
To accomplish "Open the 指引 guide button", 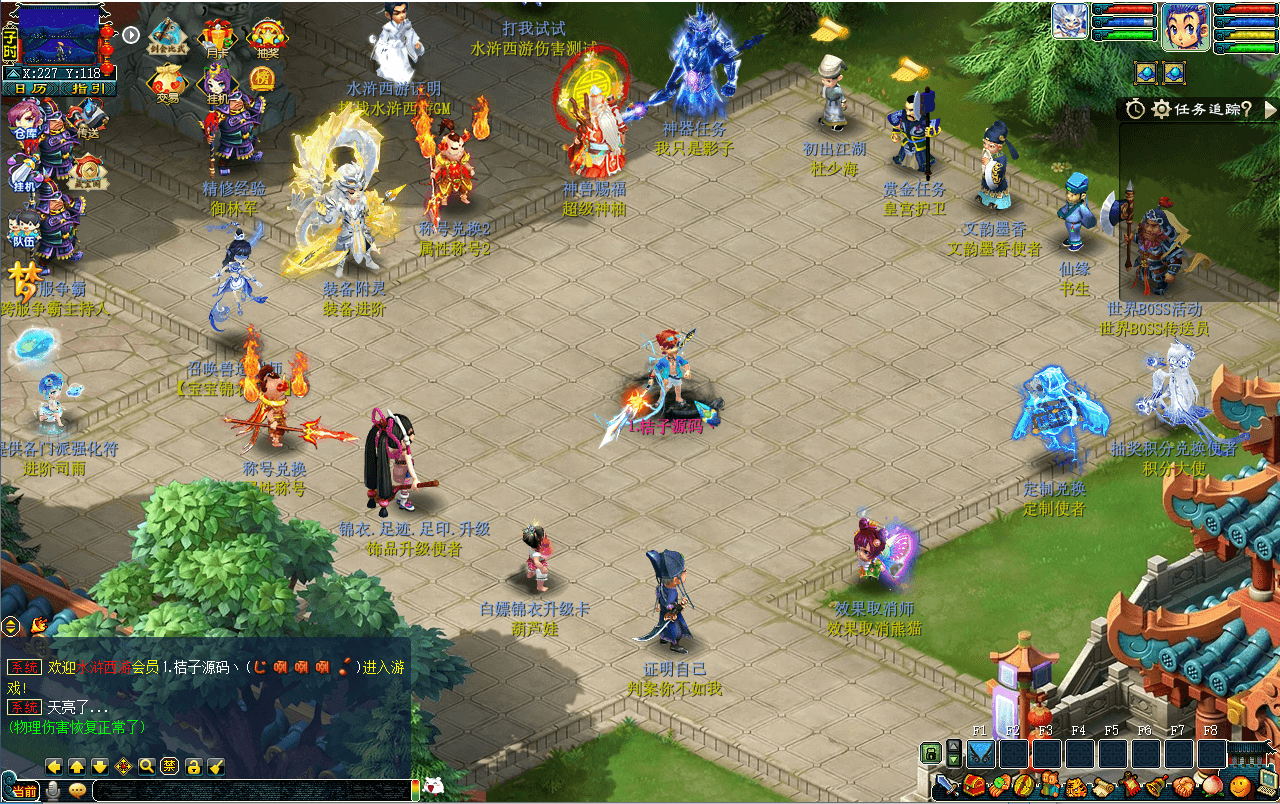I will (88, 89).
